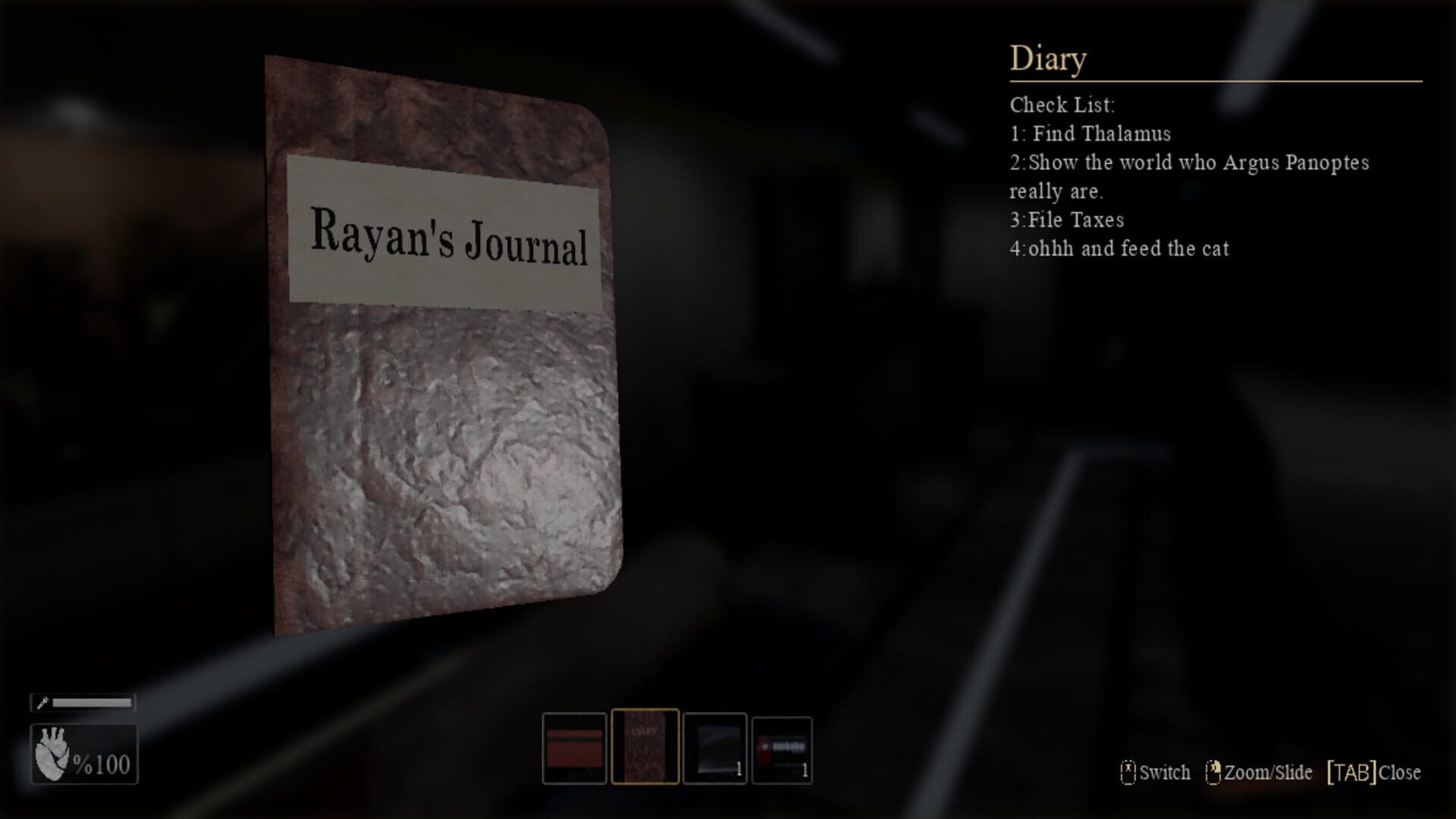Image resolution: width=1456 pixels, height=819 pixels.
Task: Select the matchbox item icon
Action: click(781, 749)
